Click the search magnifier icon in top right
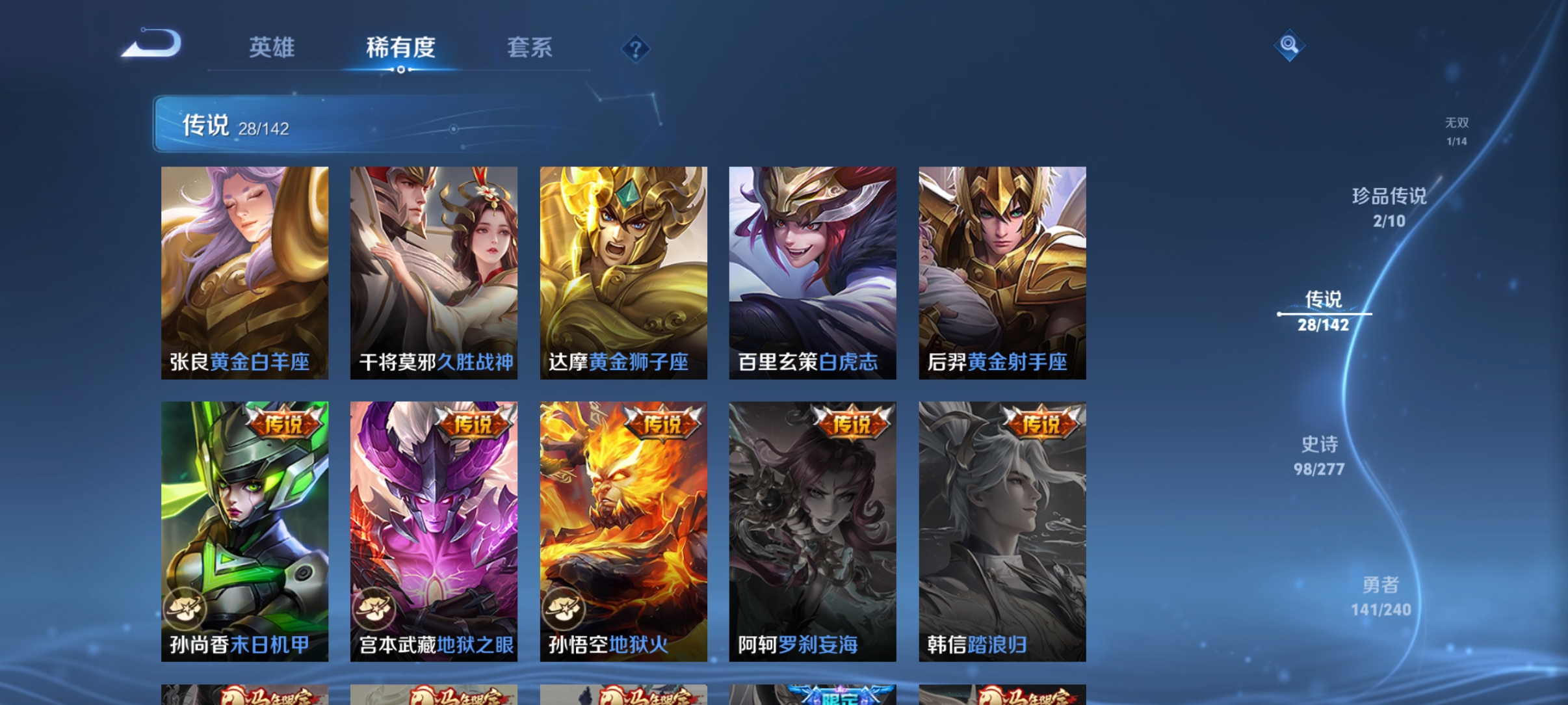1568x705 pixels. pos(1289,46)
